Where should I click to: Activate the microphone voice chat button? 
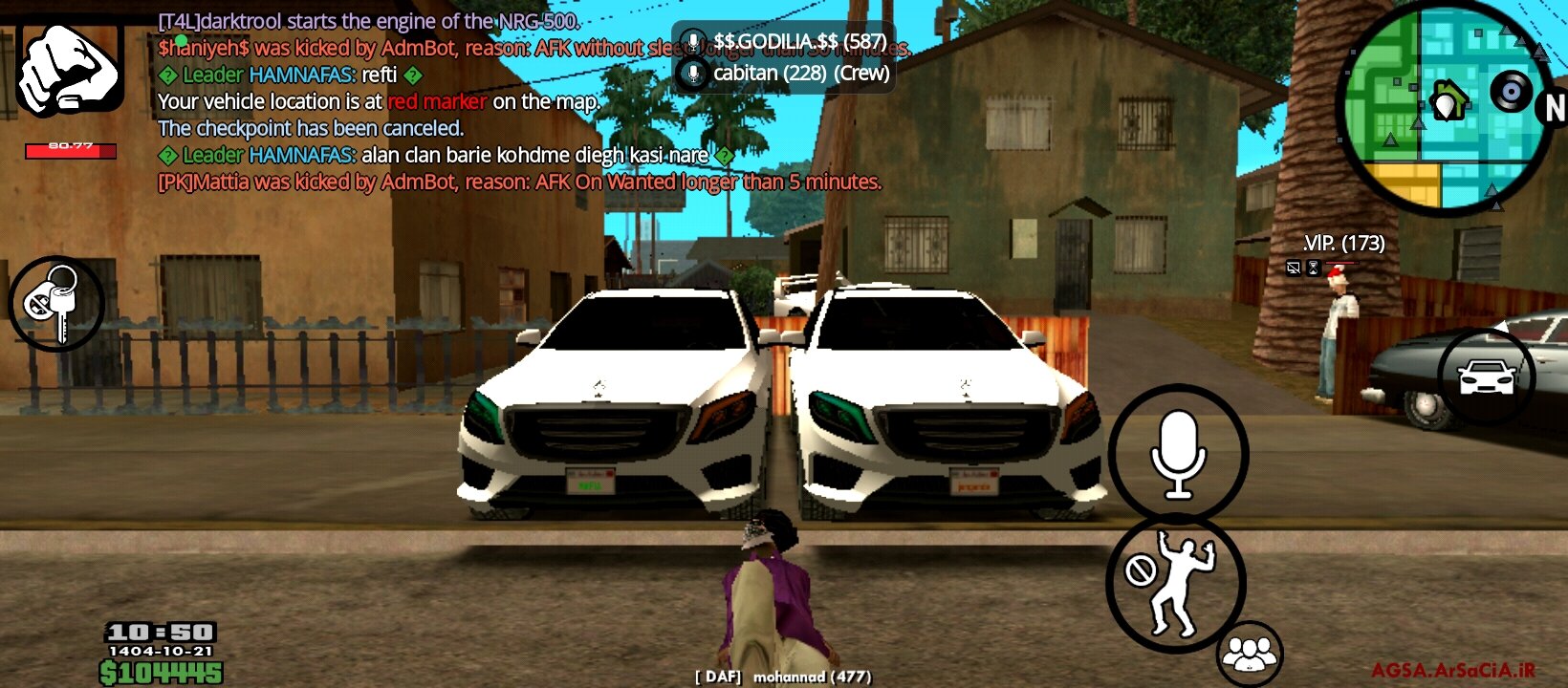[1178, 454]
